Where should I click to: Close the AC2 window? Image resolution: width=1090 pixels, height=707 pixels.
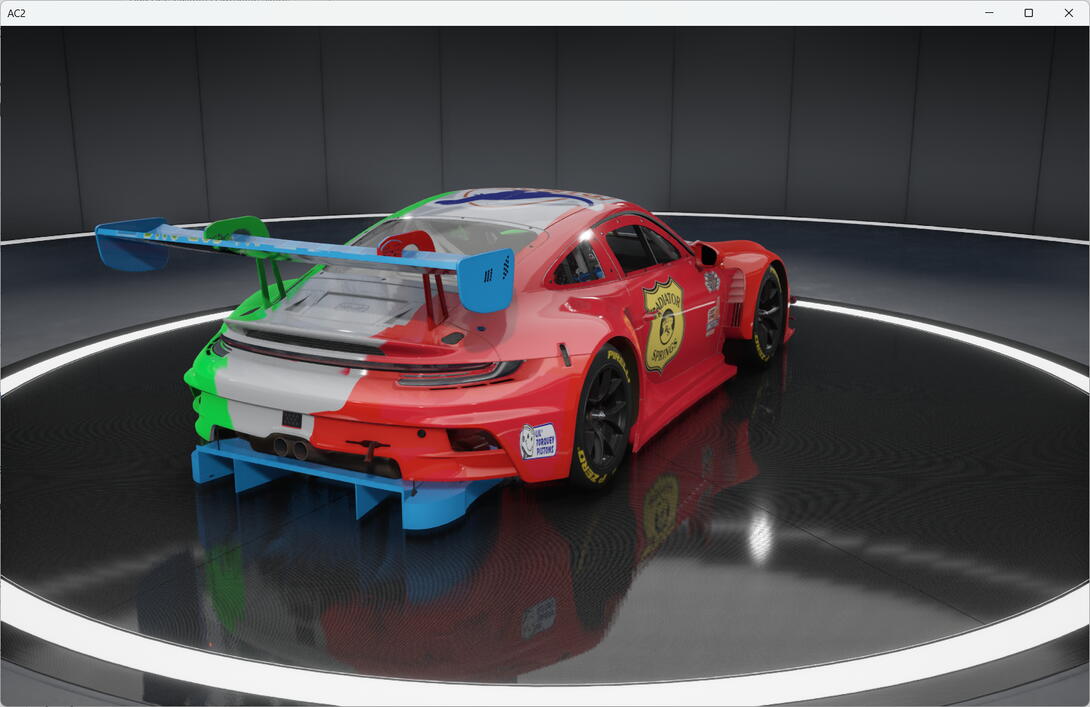pyautogui.click(x=1068, y=13)
